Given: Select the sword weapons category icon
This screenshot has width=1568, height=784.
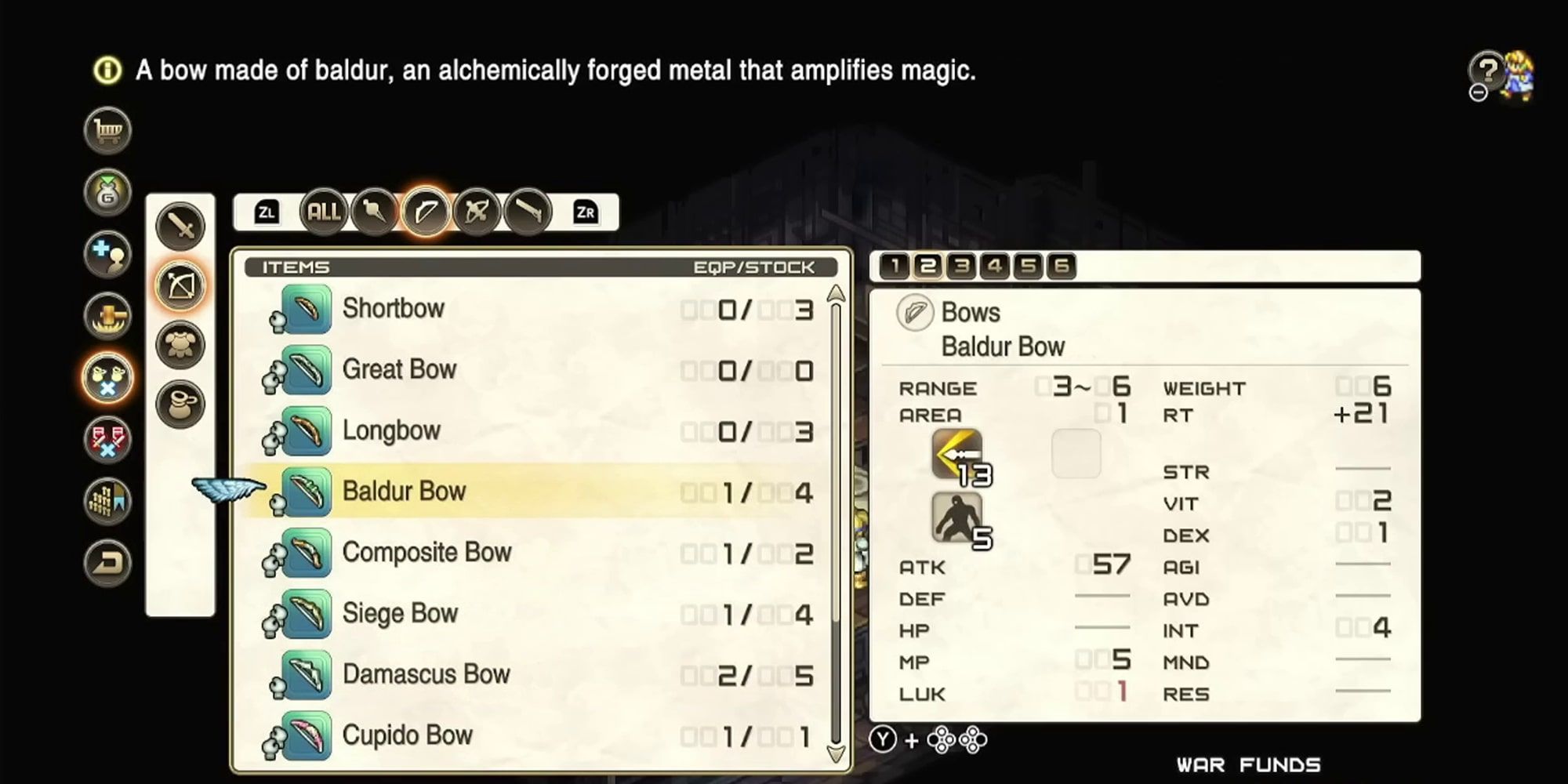Looking at the screenshot, I should [x=180, y=227].
